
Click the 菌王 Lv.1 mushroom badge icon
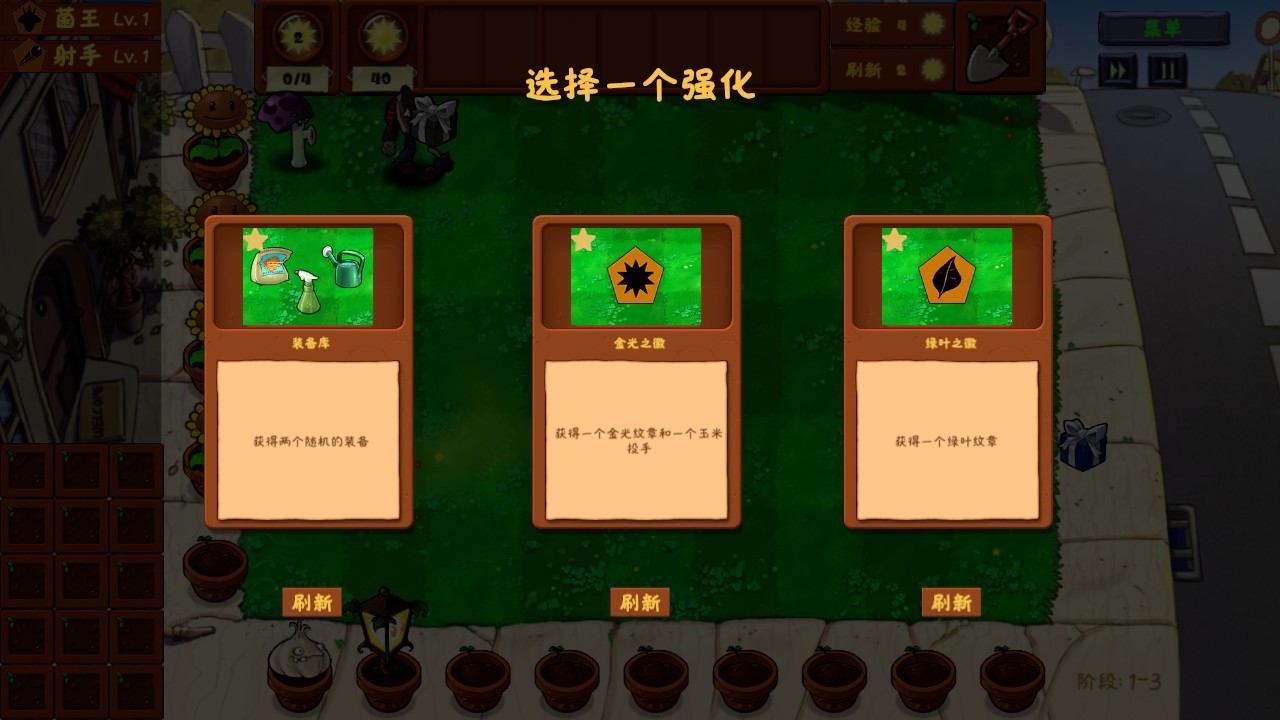click(x=27, y=17)
